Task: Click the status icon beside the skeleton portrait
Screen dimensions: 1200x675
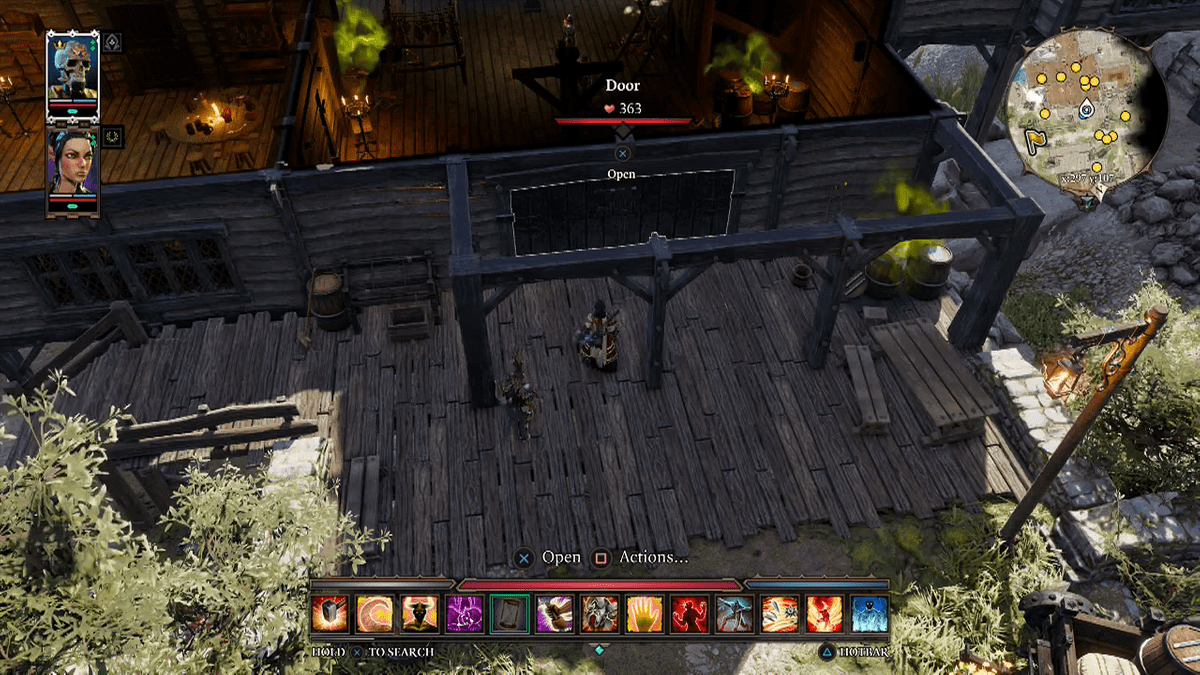Action: [112, 42]
